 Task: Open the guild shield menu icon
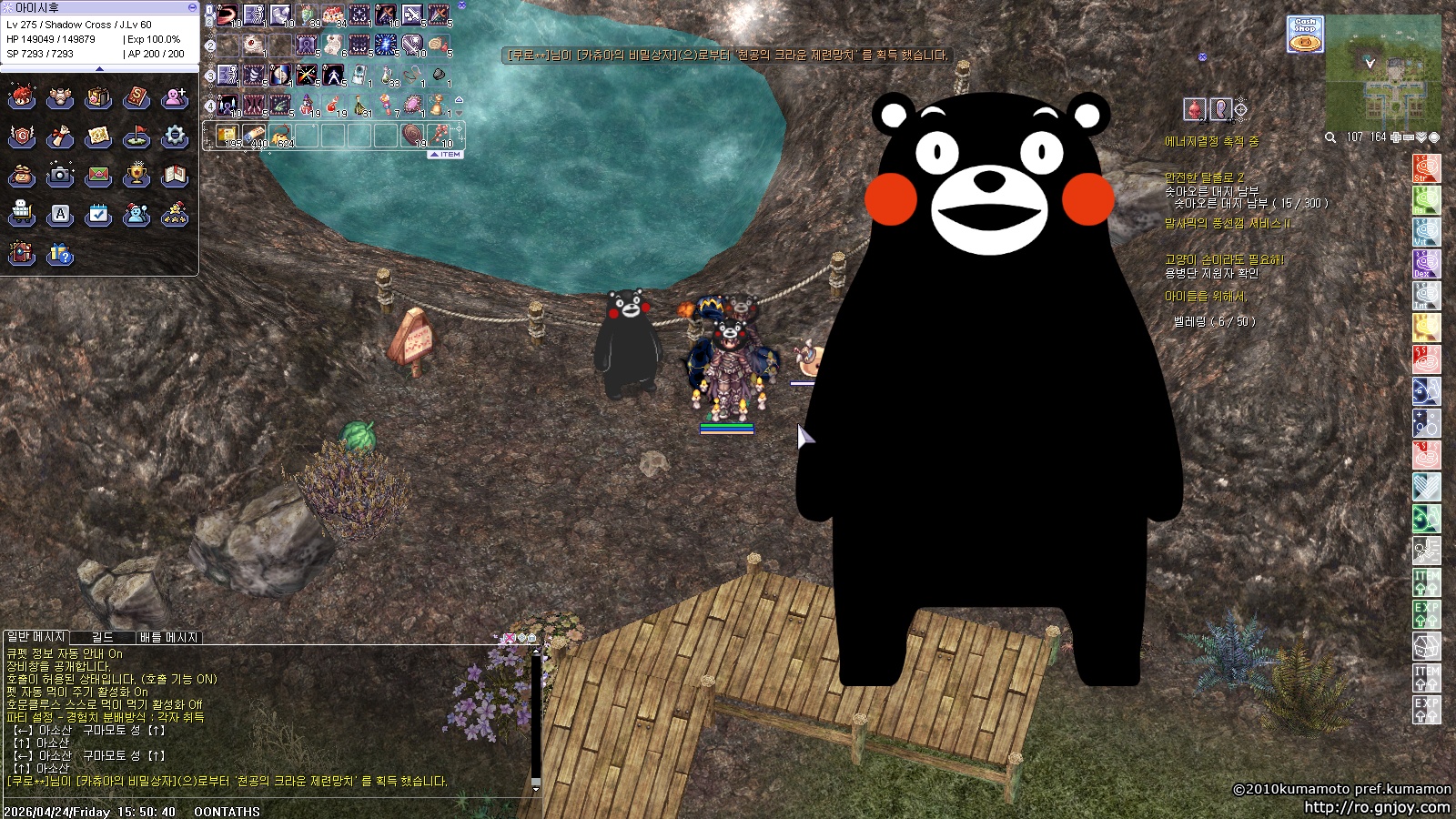click(22, 136)
